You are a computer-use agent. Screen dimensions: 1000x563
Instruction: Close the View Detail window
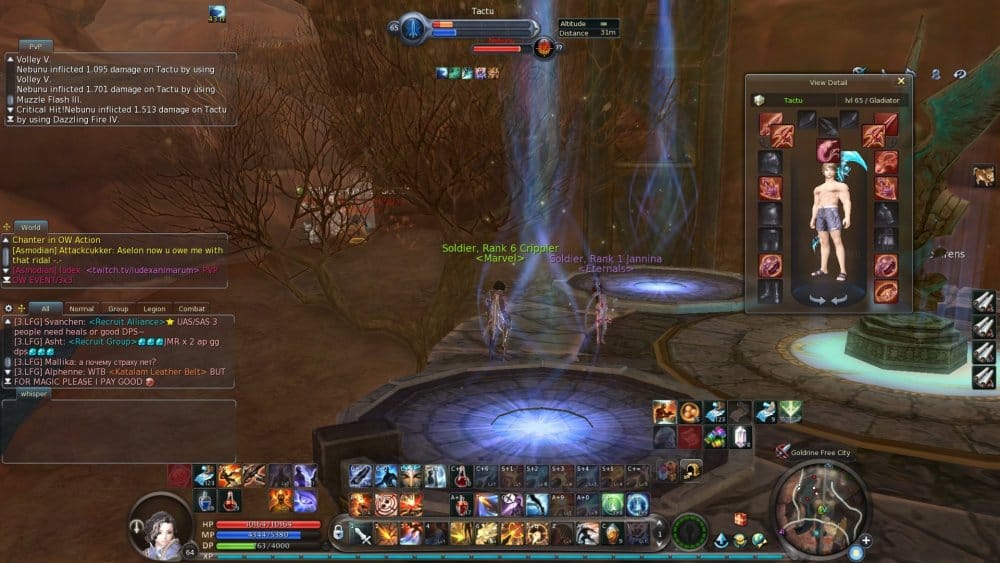901,81
